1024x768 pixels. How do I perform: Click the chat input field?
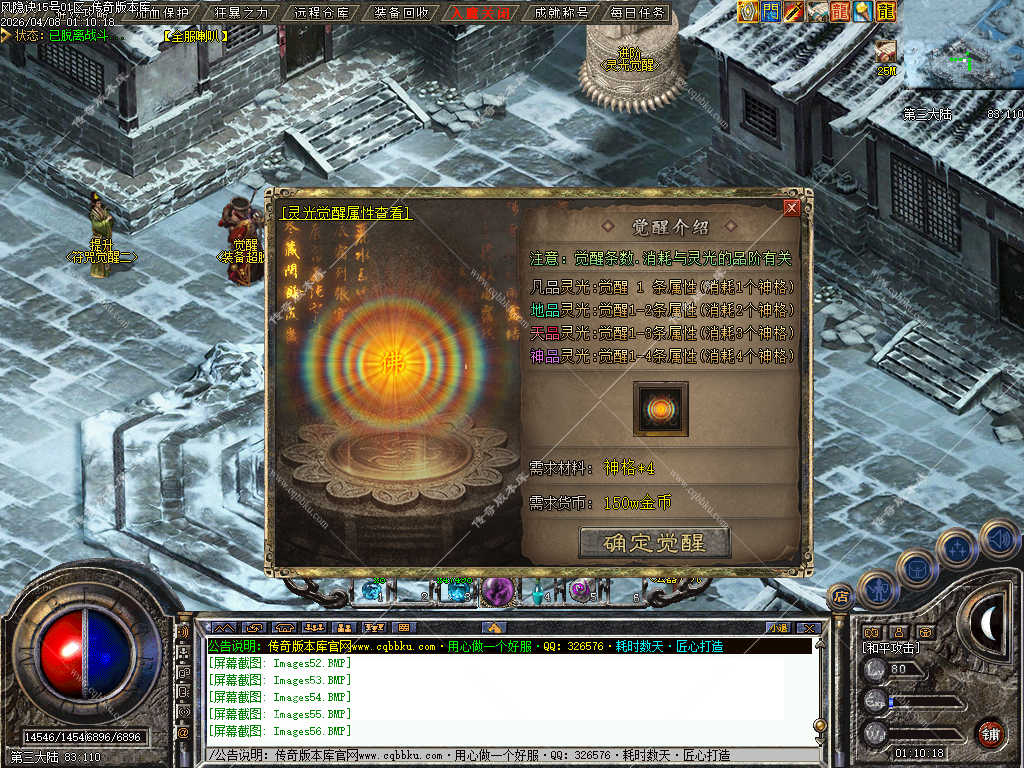[500, 755]
